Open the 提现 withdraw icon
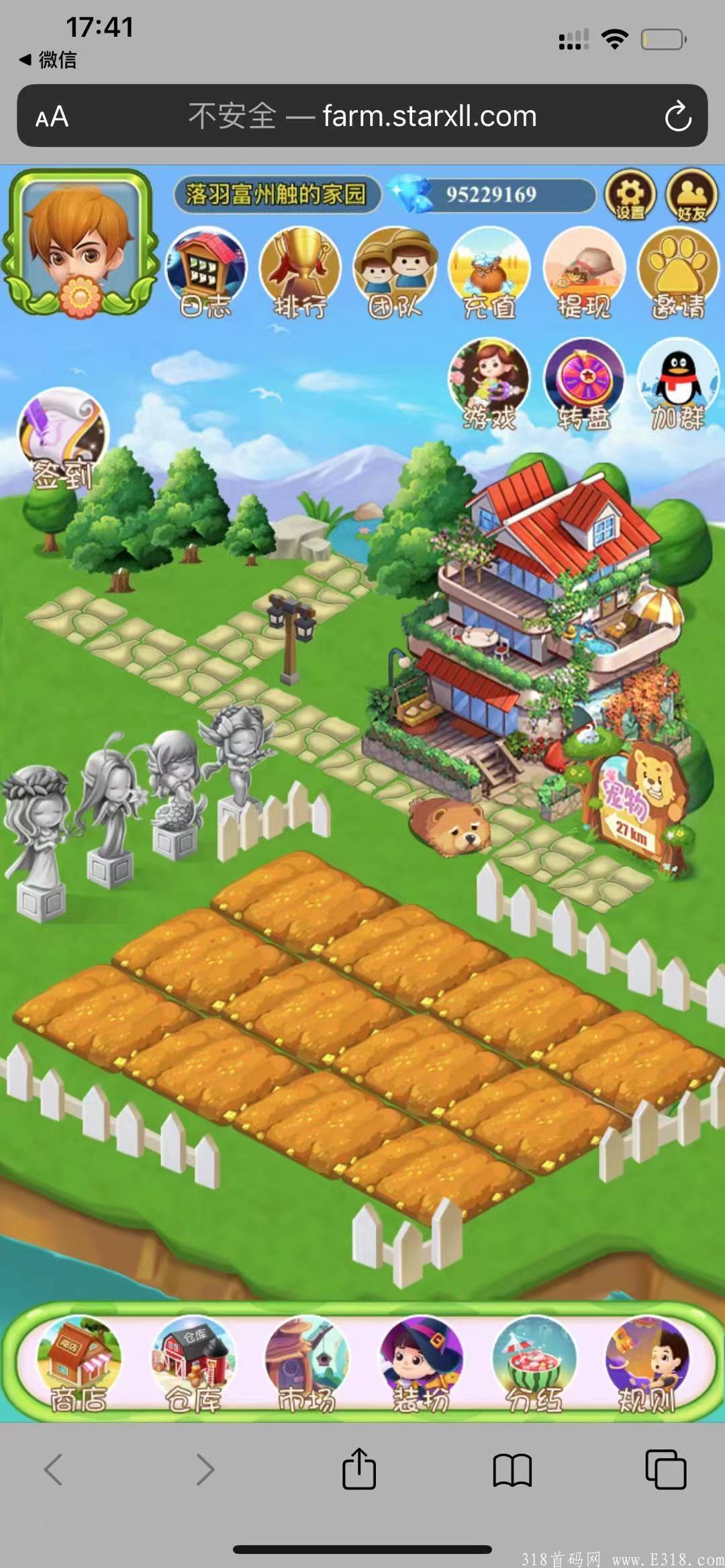 coord(584,272)
